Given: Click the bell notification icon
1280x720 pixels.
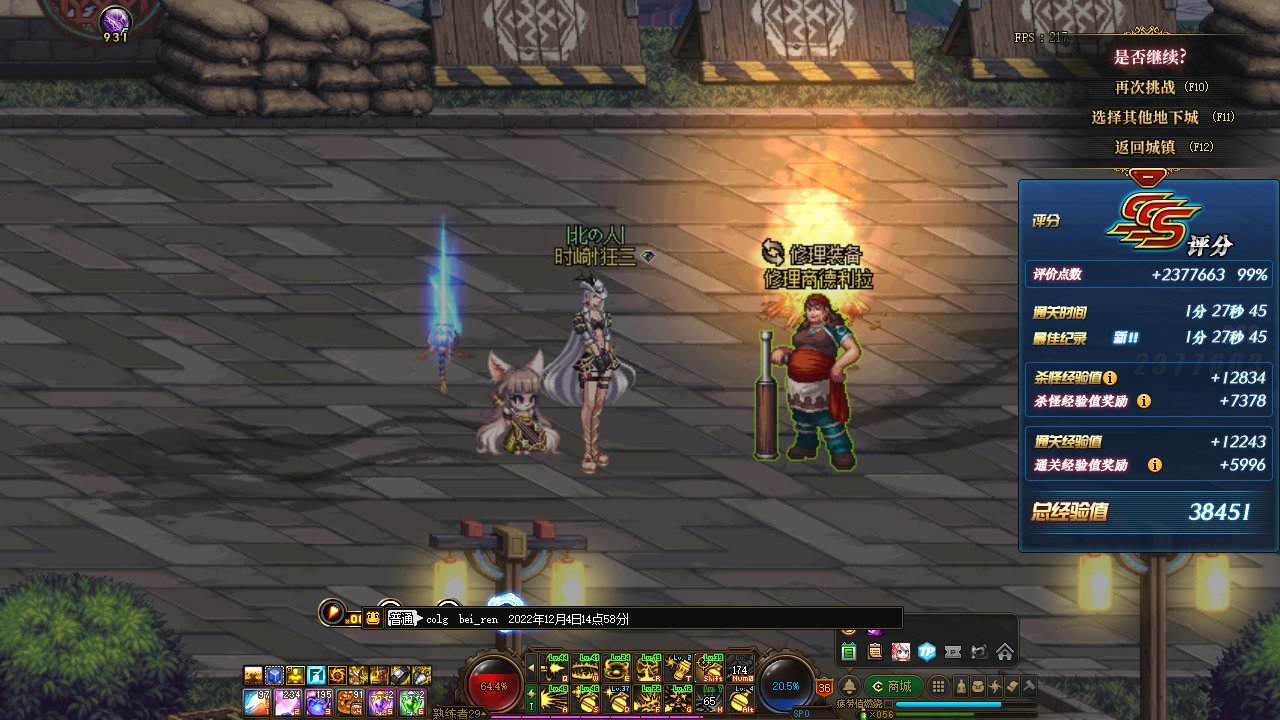Looking at the screenshot, I should [849, 686].
